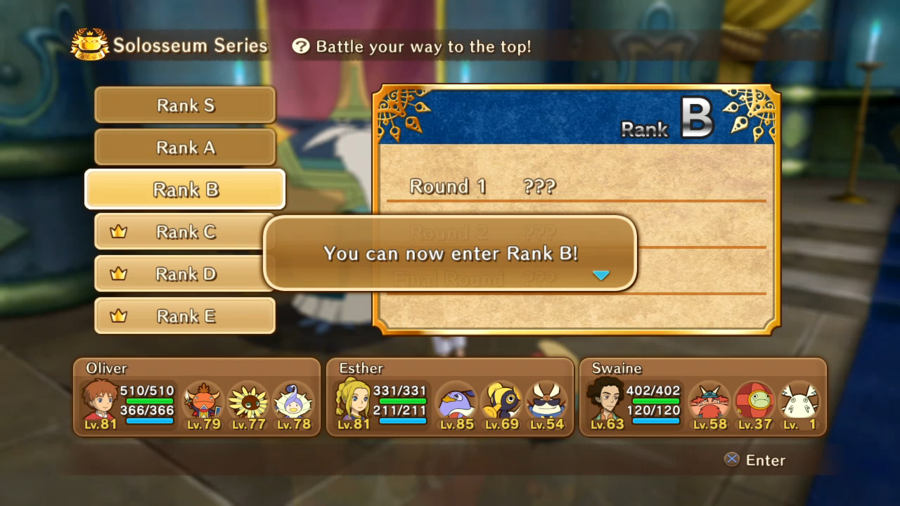Select Esther's level 85 familiar
Screen dimensions: 900x506
click(456, 402)
